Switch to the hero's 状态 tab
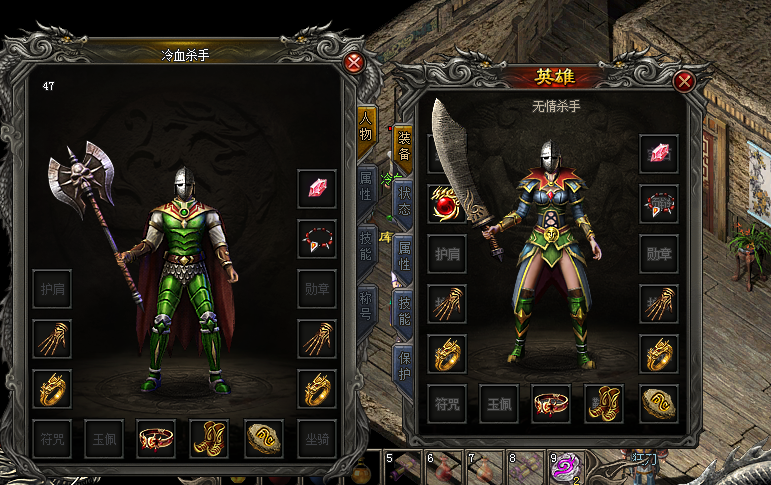The height and width of the screenshot is (485, 771). 403,200
